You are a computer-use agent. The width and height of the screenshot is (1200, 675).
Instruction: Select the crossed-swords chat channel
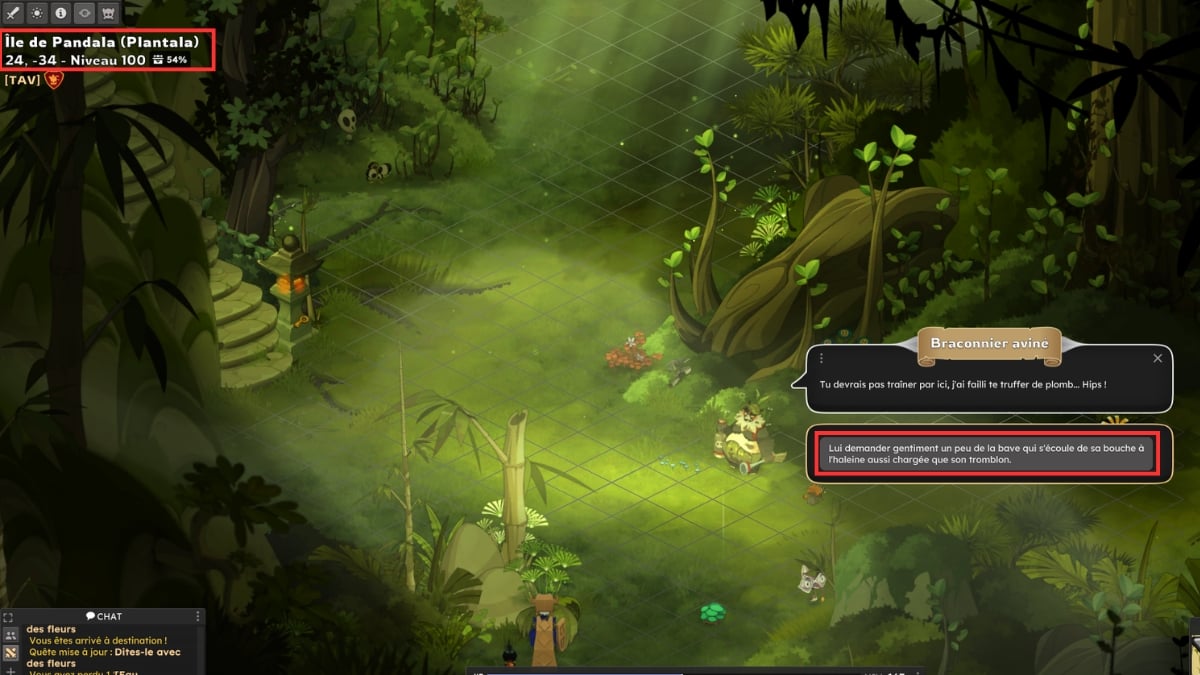(10, 653)
